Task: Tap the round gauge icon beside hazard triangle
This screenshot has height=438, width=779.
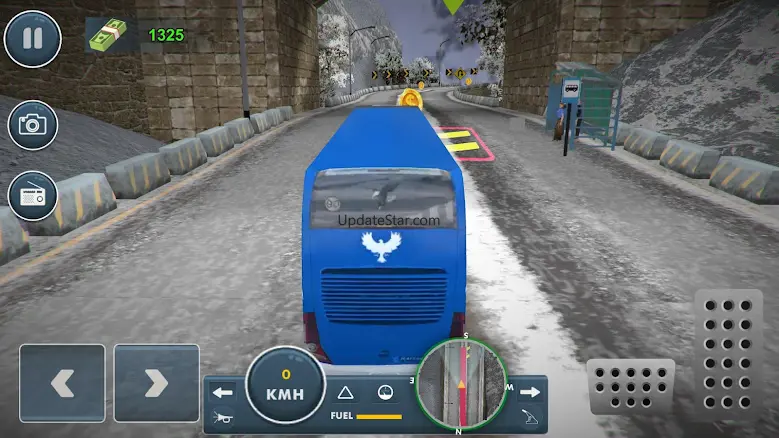Action: (x=382, y=392)
